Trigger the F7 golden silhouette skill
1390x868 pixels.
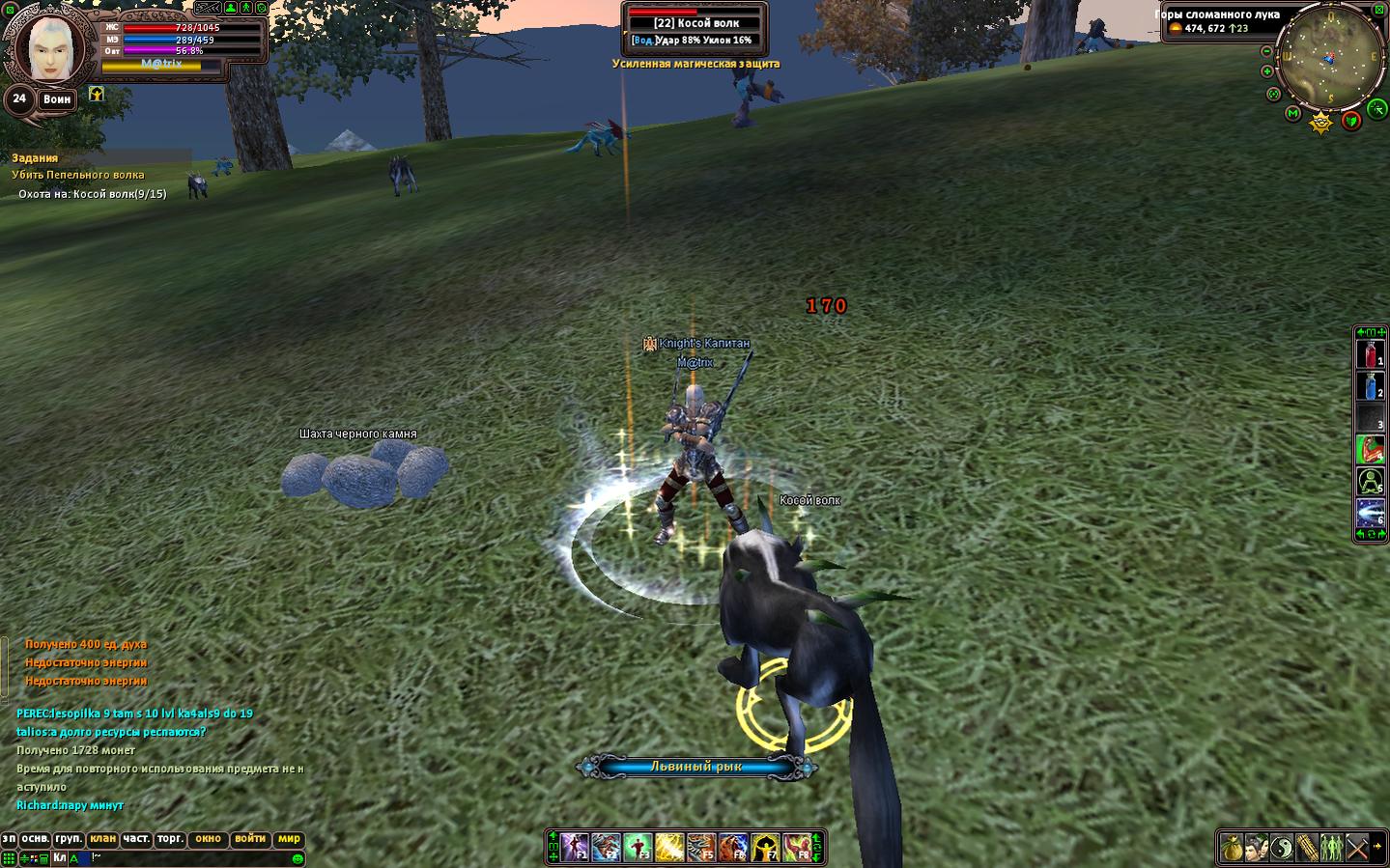click(x=765, y=848)
